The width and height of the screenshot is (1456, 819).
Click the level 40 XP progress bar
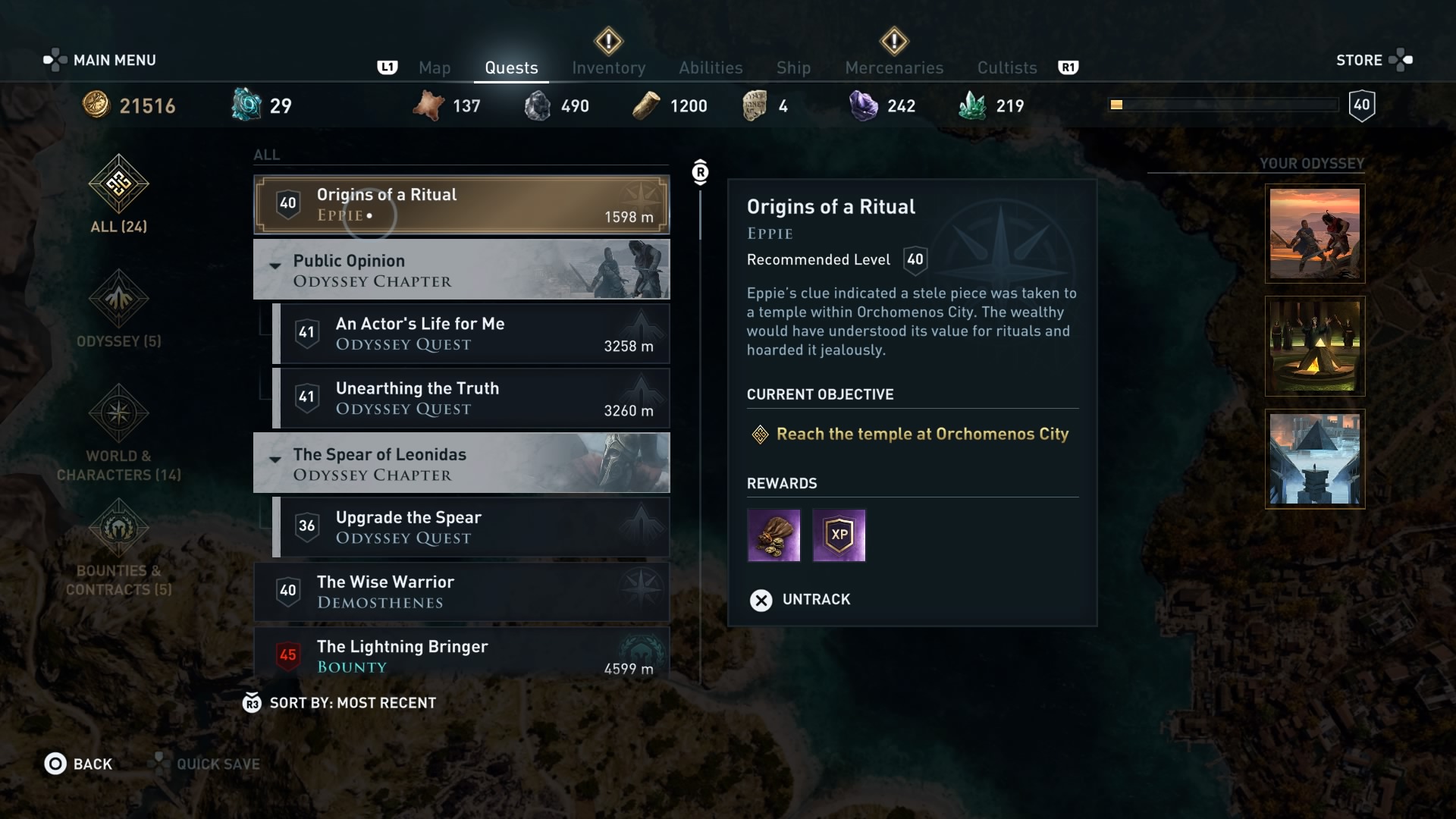(x=1223, y=105)
